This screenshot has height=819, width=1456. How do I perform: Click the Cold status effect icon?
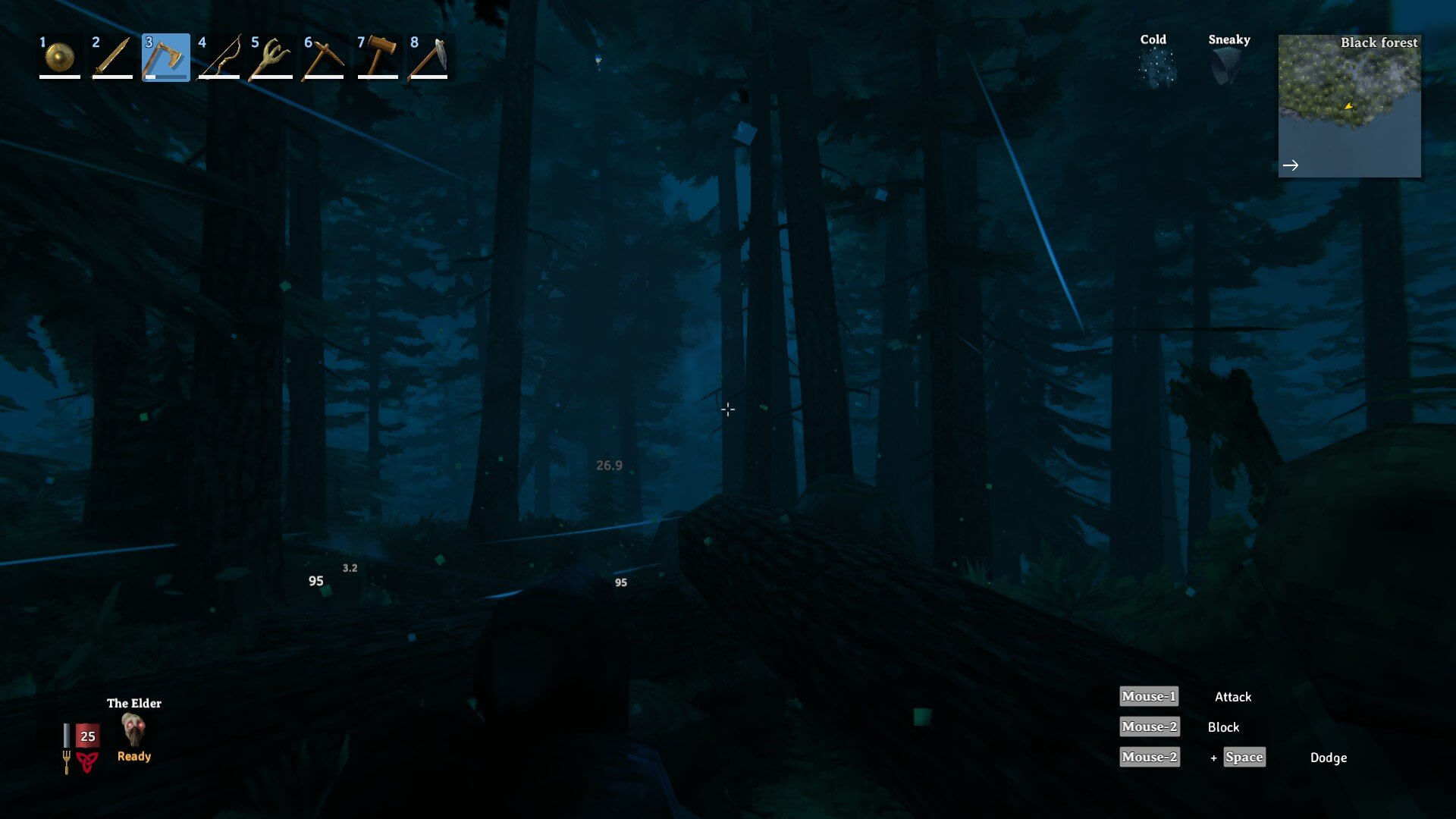(1155, 67)
